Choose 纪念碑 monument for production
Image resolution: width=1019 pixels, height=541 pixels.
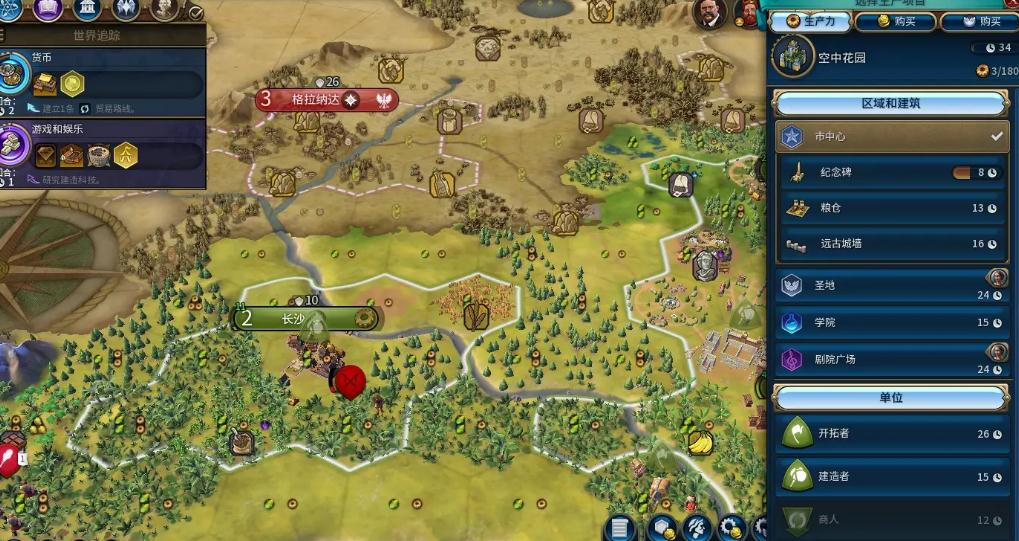click(x=890, y=173)
